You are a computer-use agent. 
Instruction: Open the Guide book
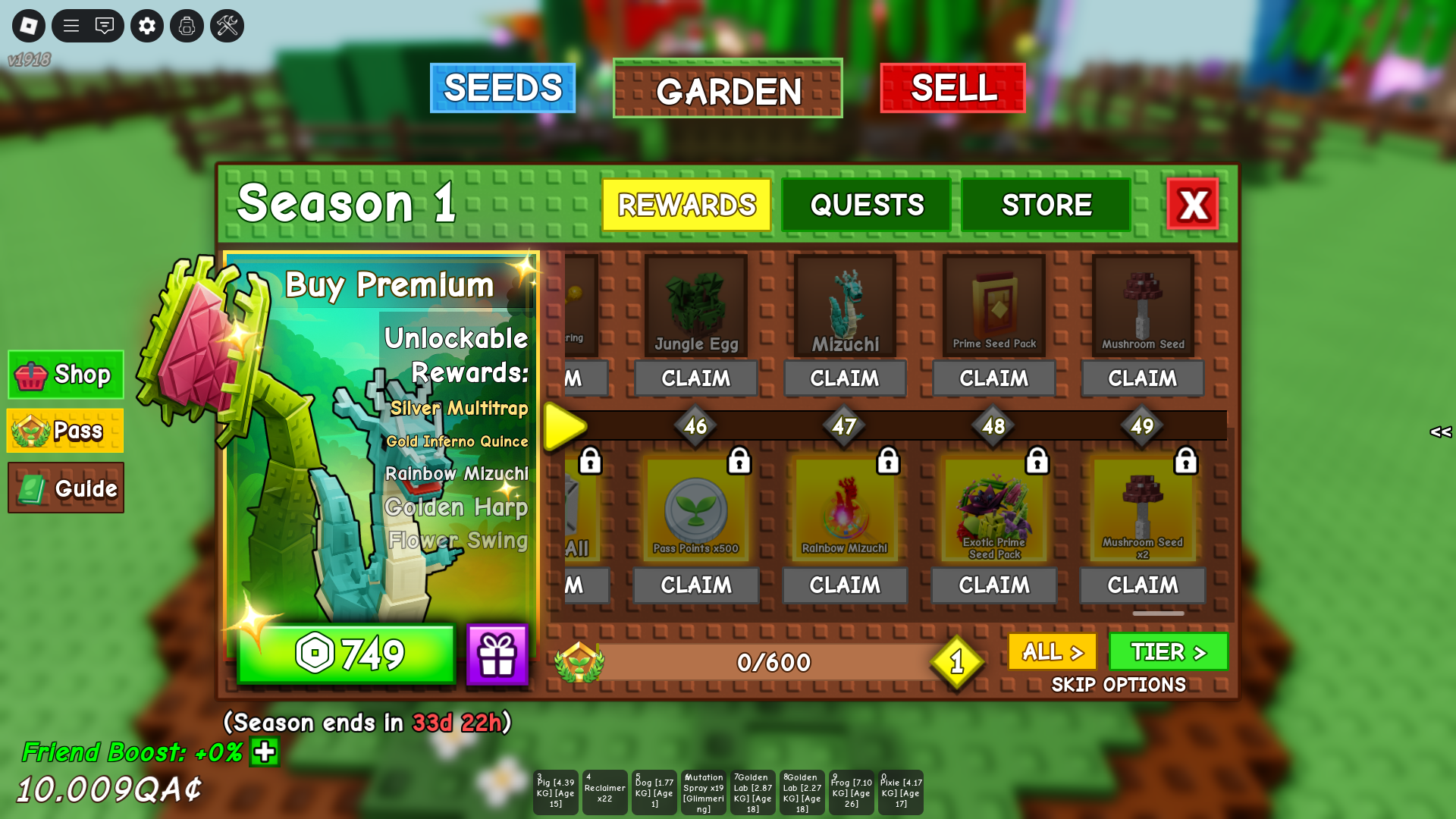pyautogui.click(x=66, y=488)
